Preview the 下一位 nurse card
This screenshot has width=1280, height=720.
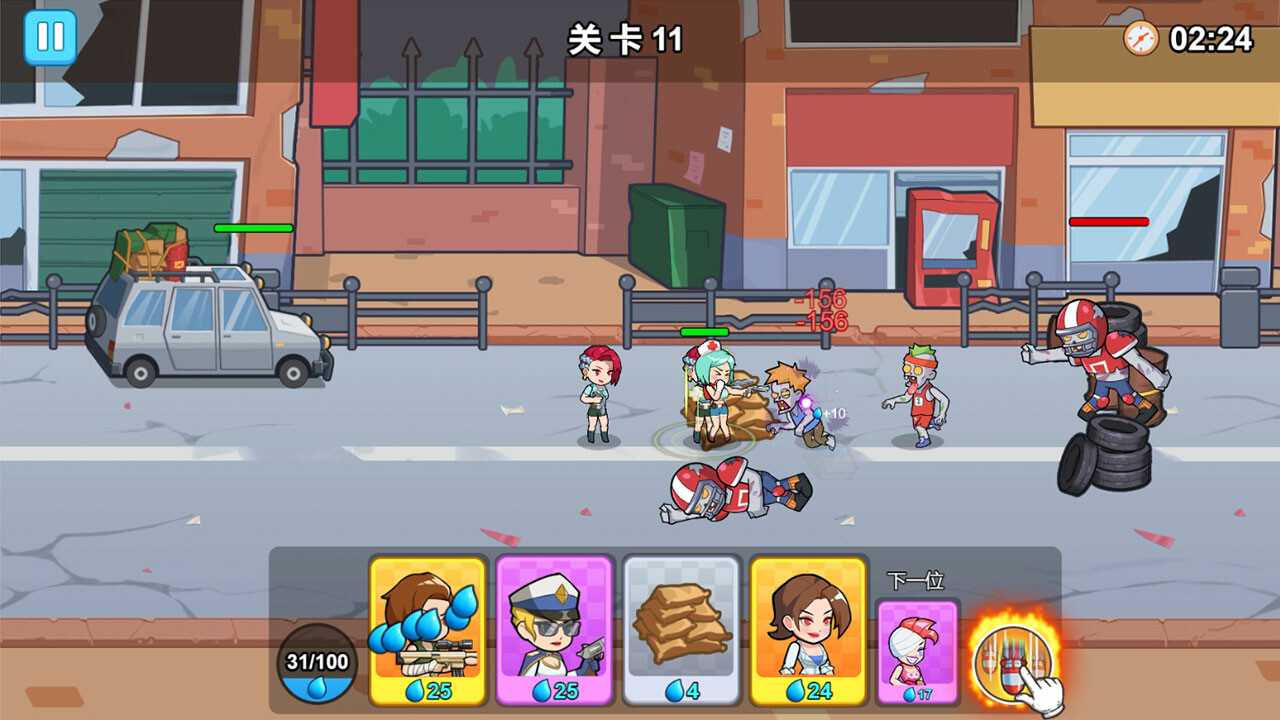tap(916, 645)
